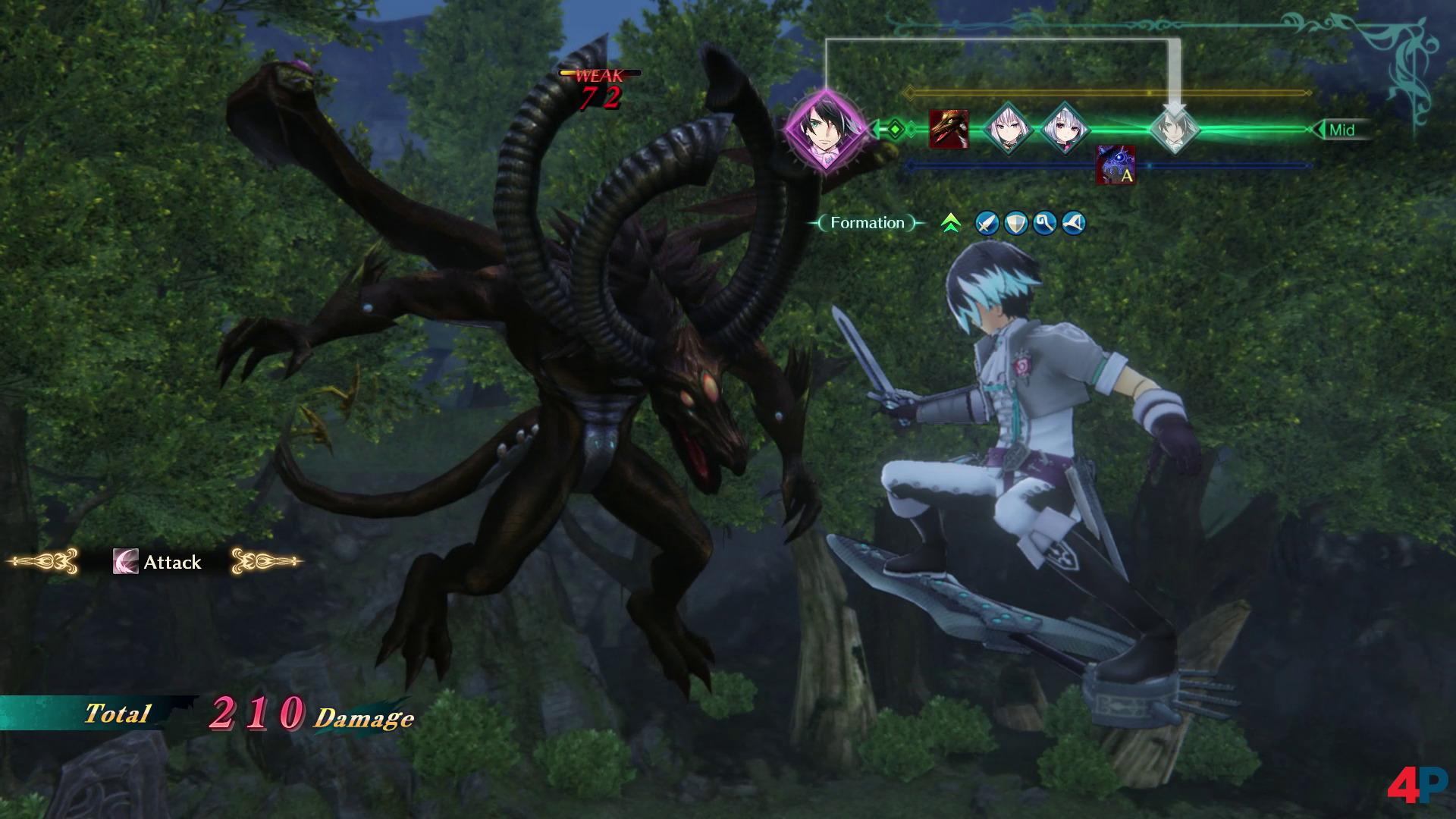Click the pink Attack command icon
This screenshot has height=819, width=1456.
pos(126,562)
